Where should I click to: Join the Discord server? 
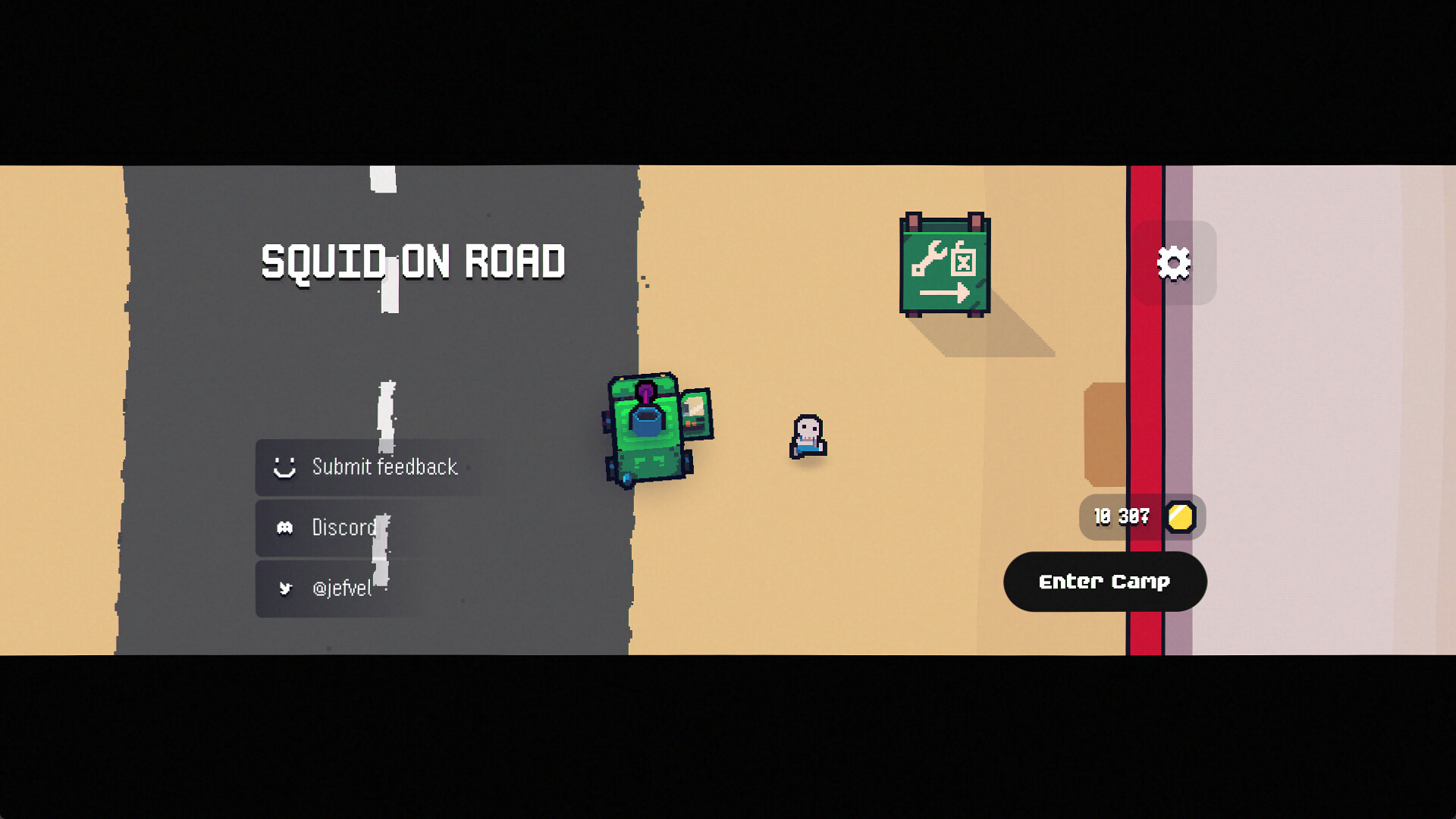(343, 528)
